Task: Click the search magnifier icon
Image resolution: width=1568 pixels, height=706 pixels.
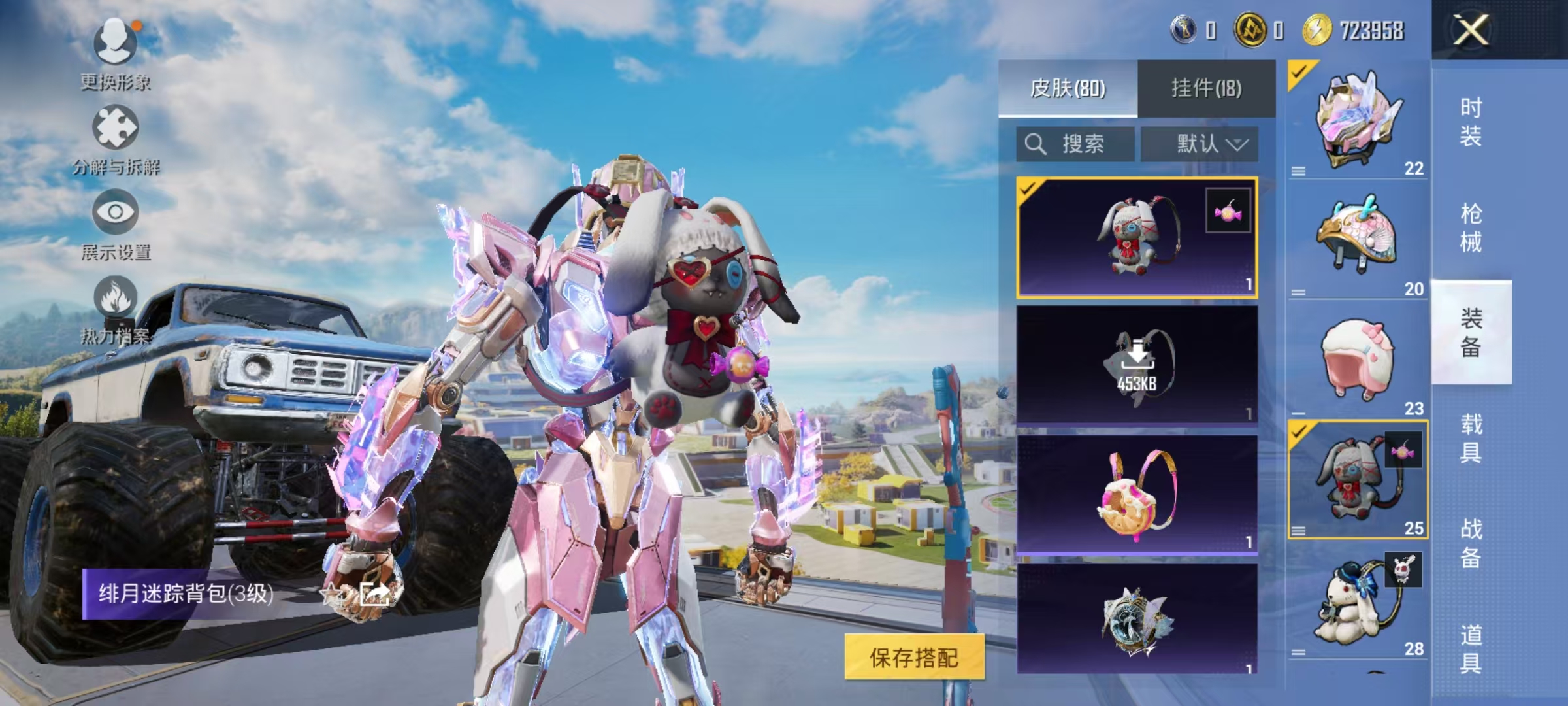Action: tap(1036, 143)
